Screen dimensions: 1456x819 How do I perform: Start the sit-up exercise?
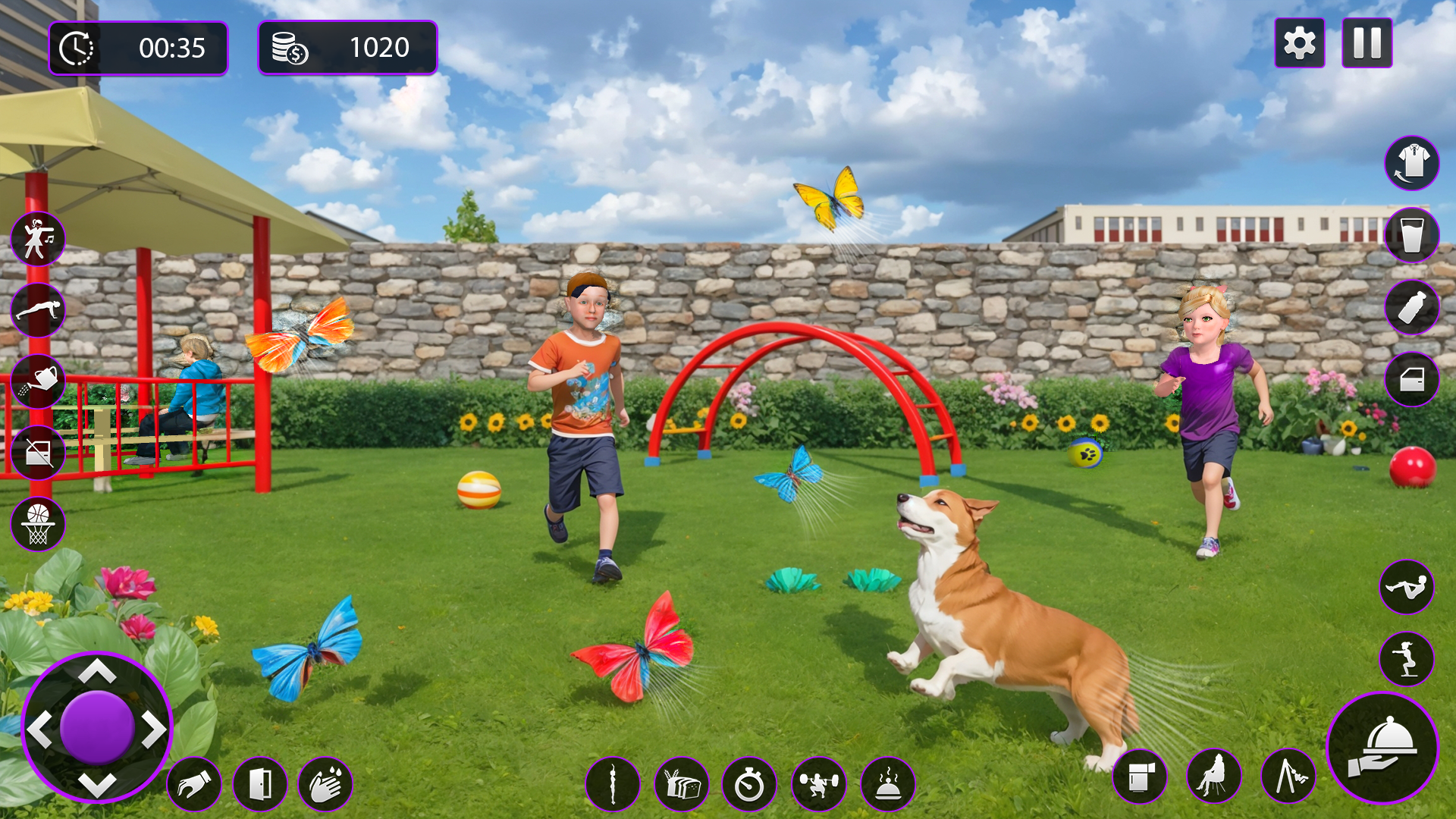(x=1407, y=587)
